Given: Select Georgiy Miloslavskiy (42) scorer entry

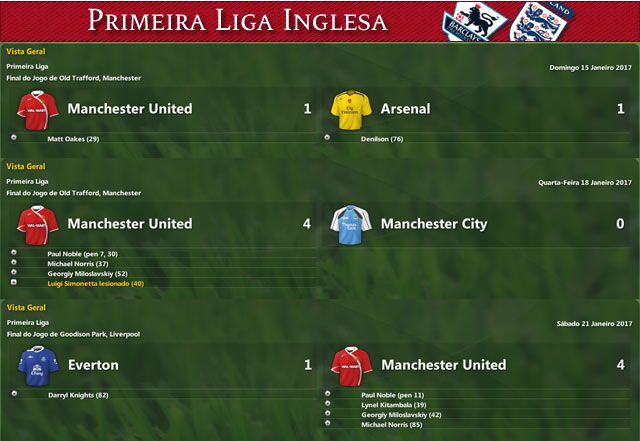Looking at the screenshot, I should [401, 414].
